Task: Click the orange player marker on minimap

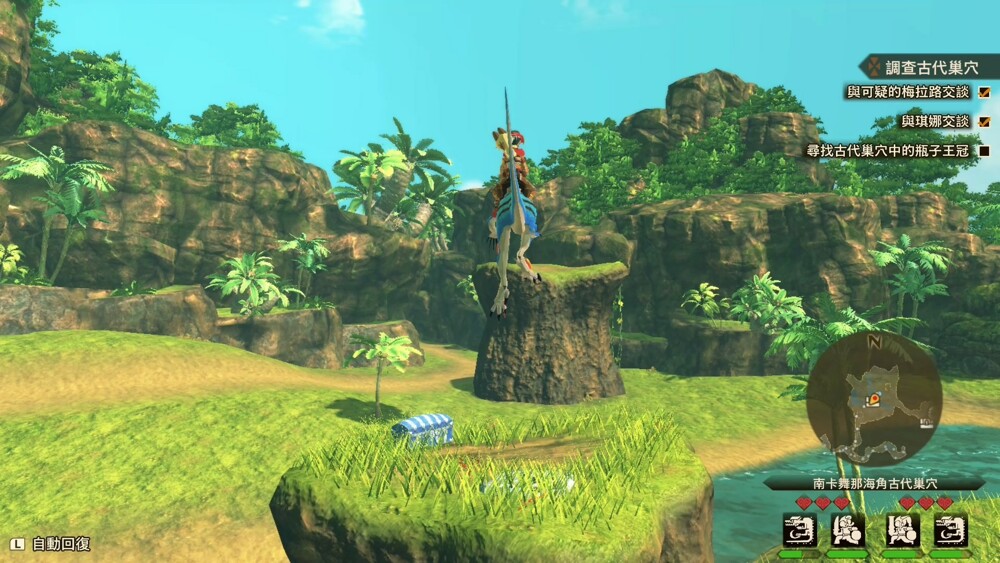Action: click(x=874, y=399)
